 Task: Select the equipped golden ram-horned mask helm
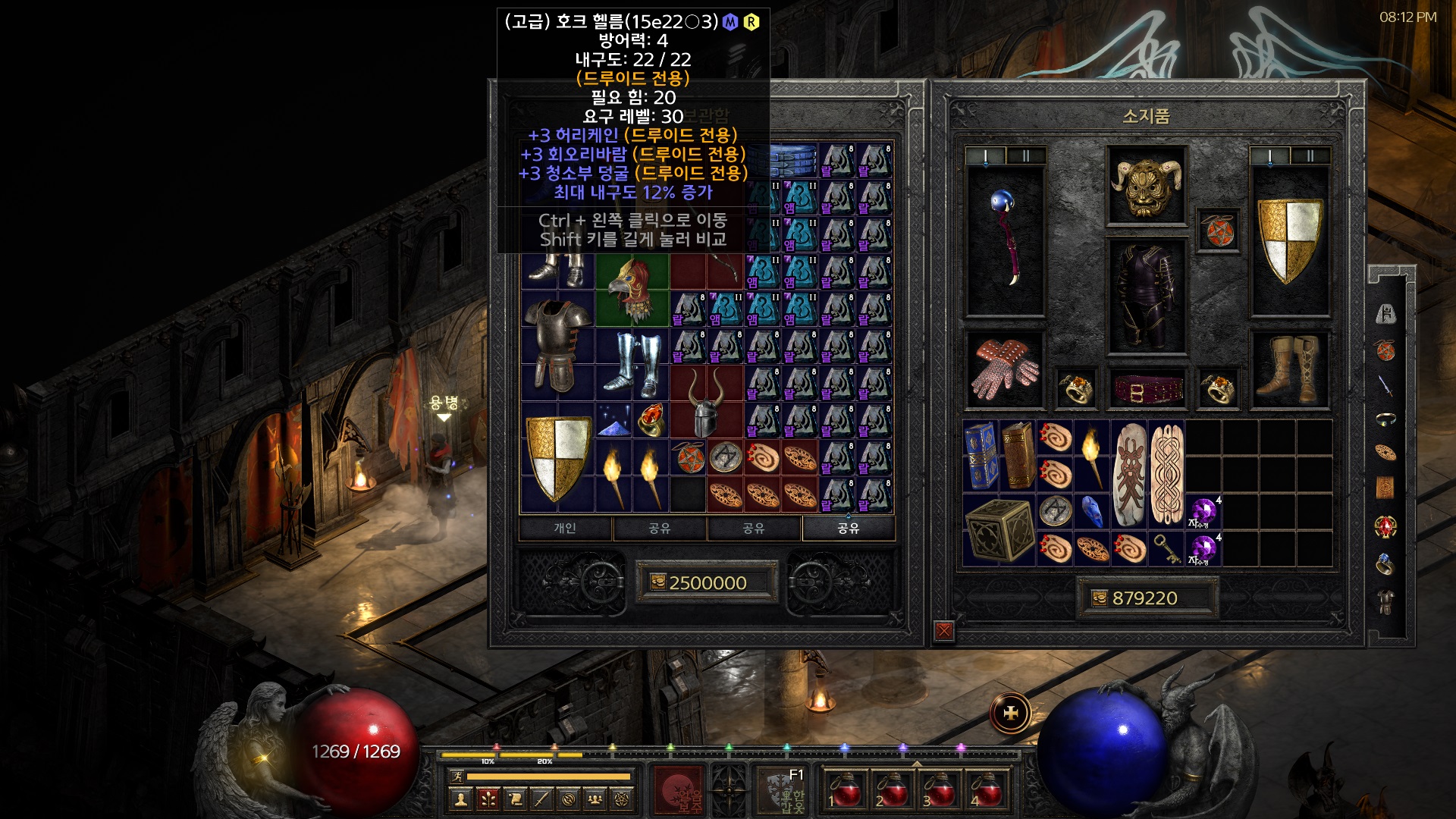(x=1146, y=185)
